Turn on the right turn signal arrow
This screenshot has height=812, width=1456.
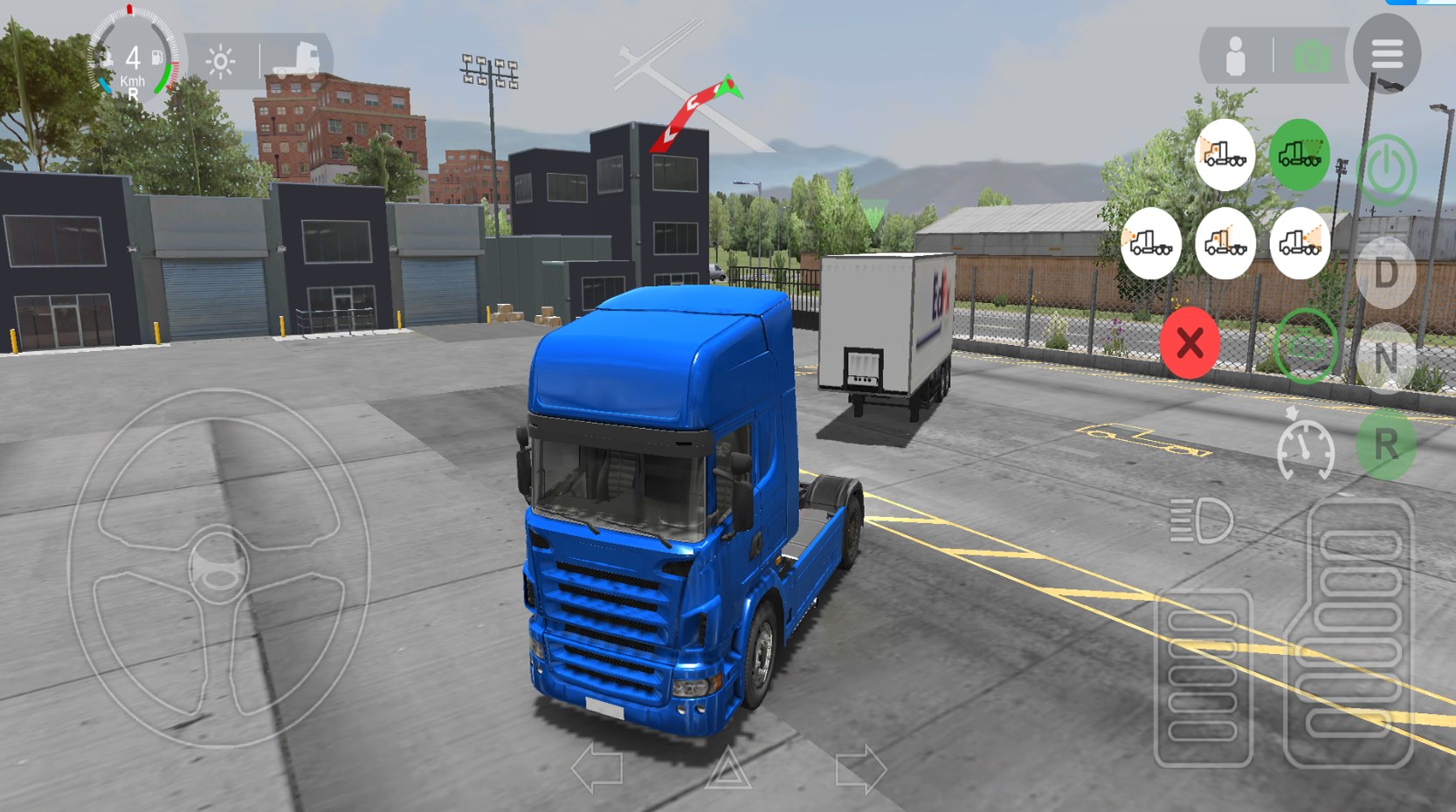tap(860, 768)
